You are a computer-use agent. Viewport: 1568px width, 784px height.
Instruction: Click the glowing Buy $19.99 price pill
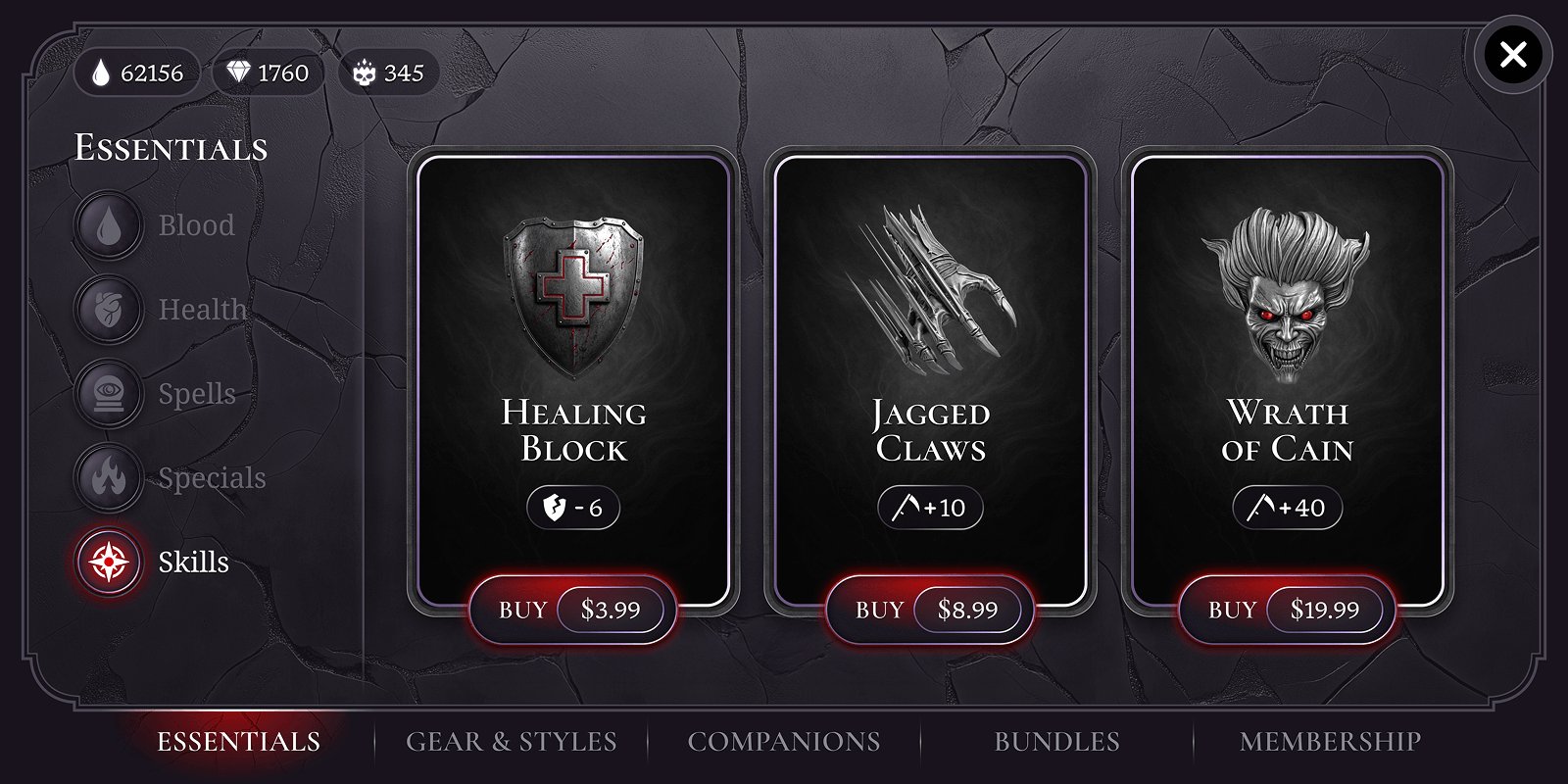tap(1327, 609)
